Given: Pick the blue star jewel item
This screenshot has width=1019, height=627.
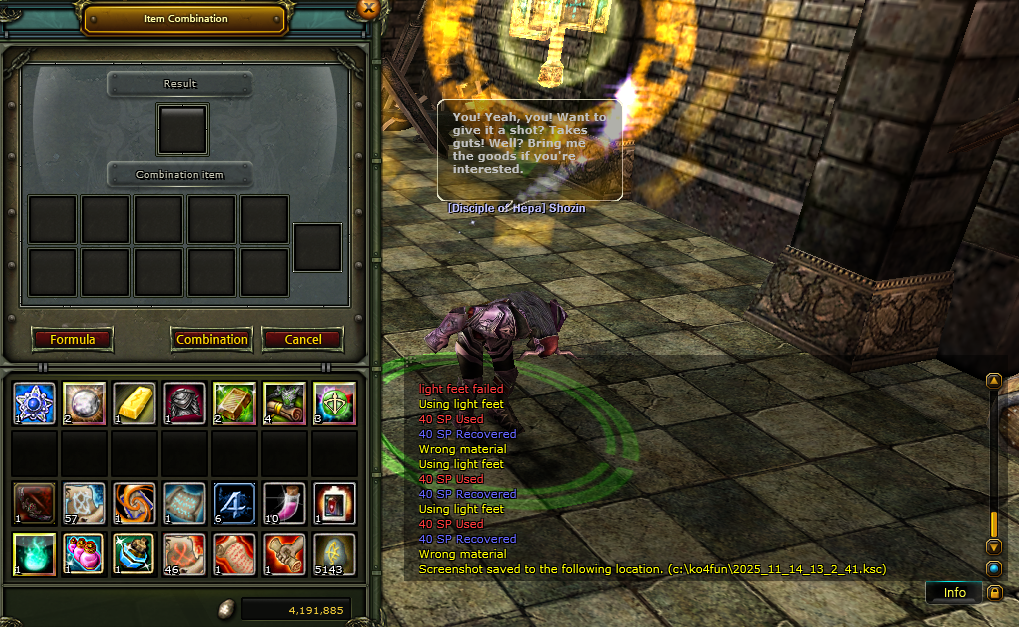Looking at the screenshot, I should (34, 403).
